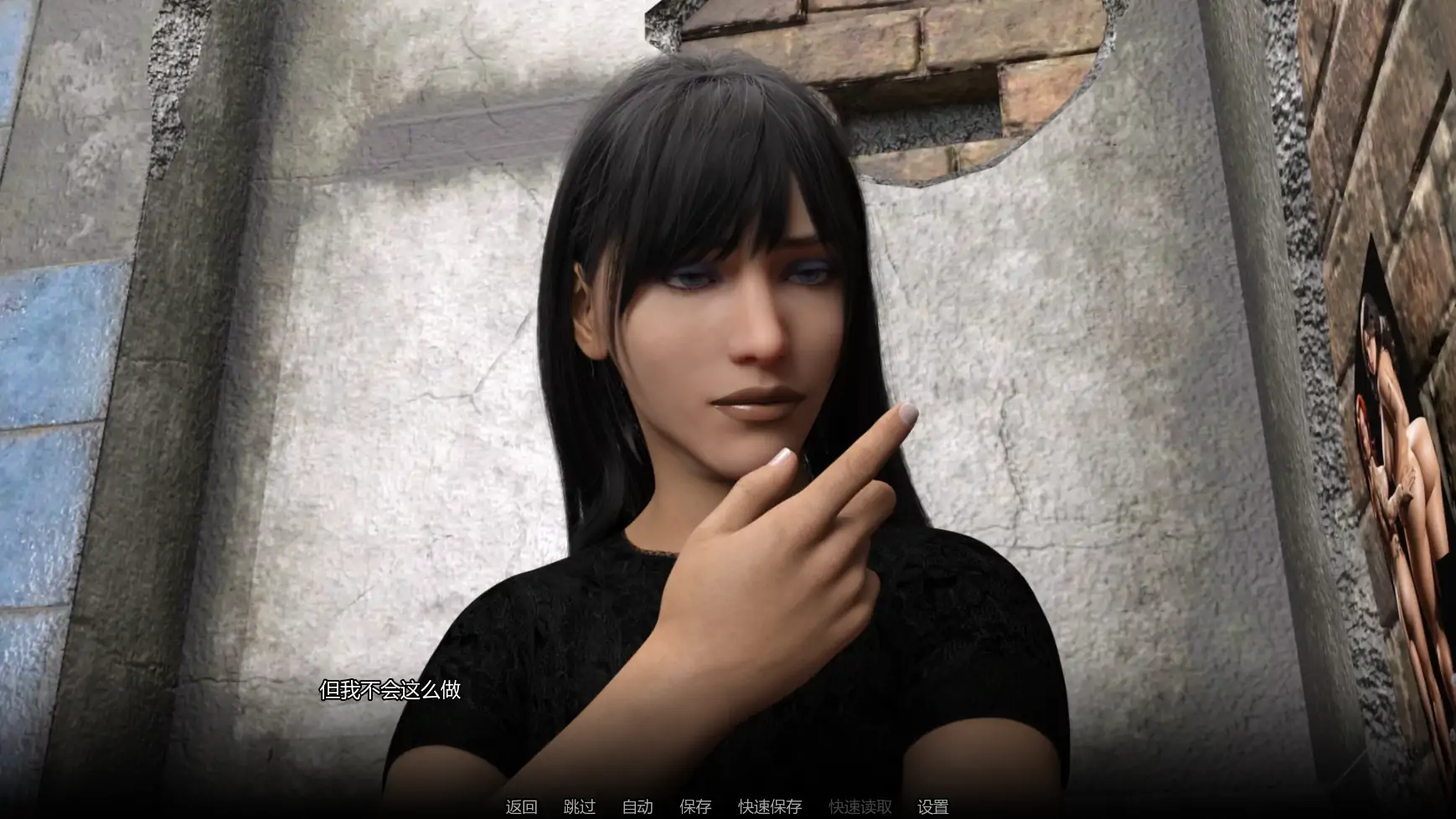Viewport: 1456px width, 819px height.
Task: Return to the previous line with 返回
Action: click(521, 807)
